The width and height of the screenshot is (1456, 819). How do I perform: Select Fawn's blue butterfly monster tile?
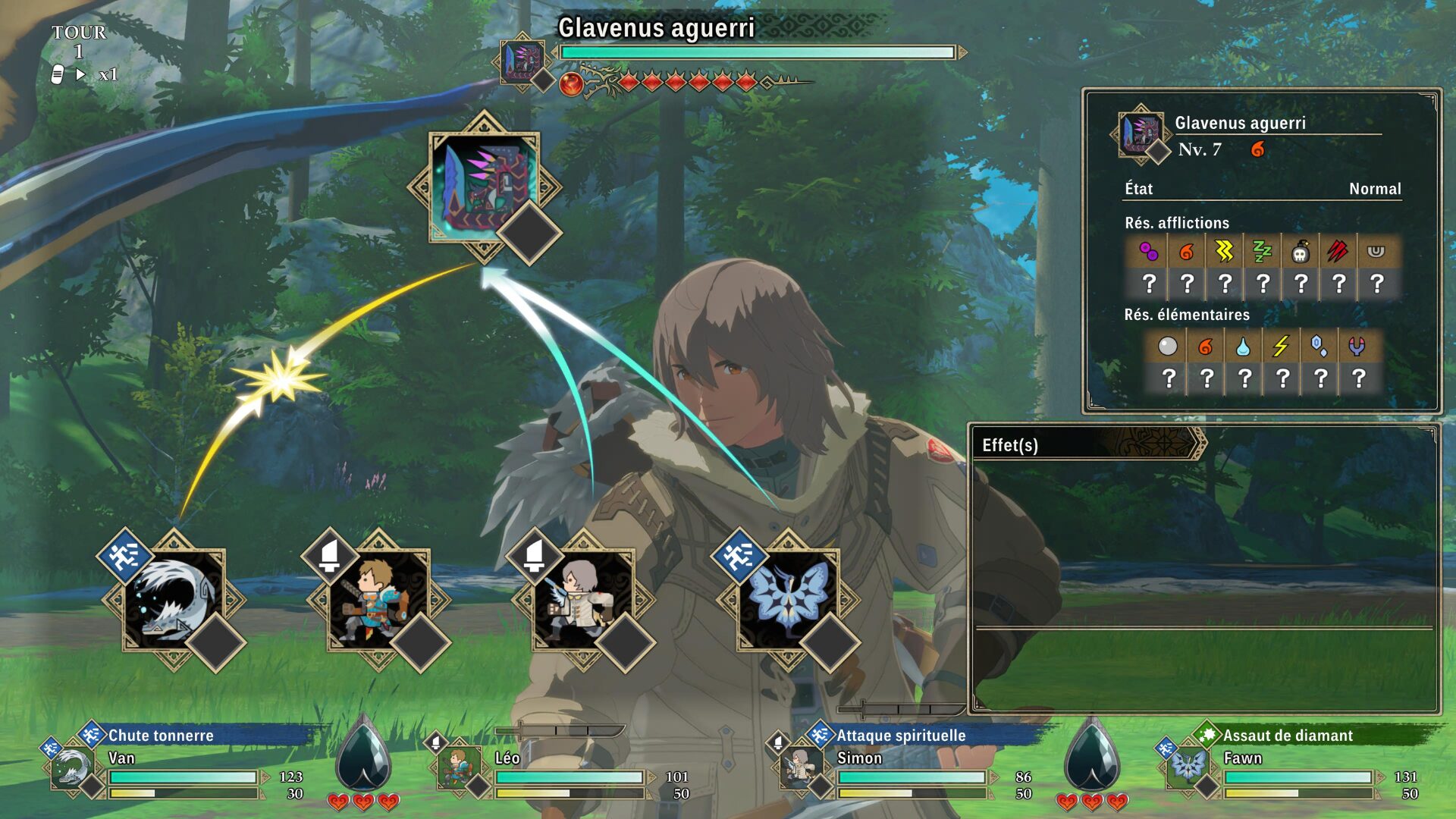[788, 599]
